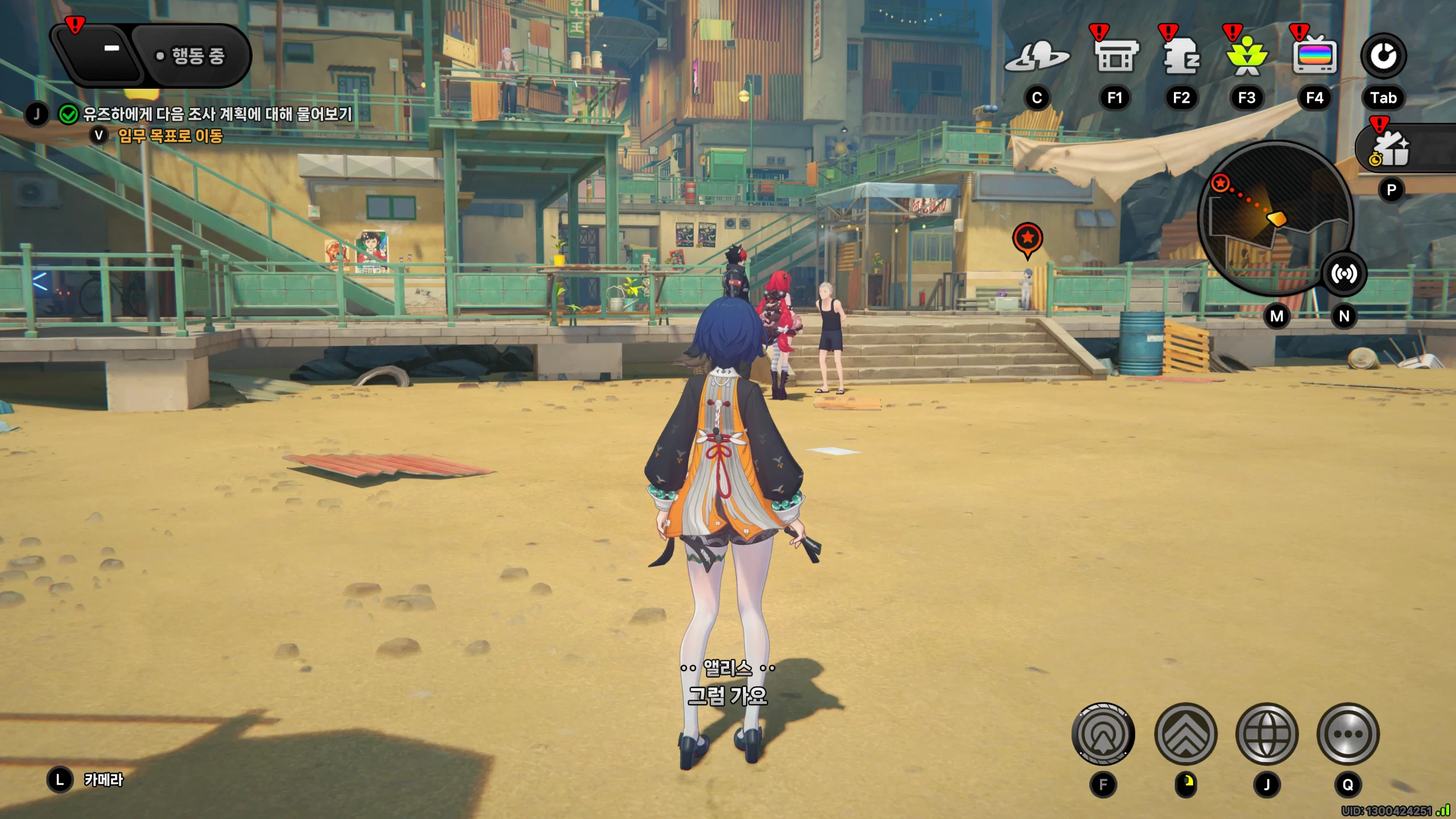Open the sleeping character Z icon
Screen dimensions: 1456x819
click(1181, 57)
